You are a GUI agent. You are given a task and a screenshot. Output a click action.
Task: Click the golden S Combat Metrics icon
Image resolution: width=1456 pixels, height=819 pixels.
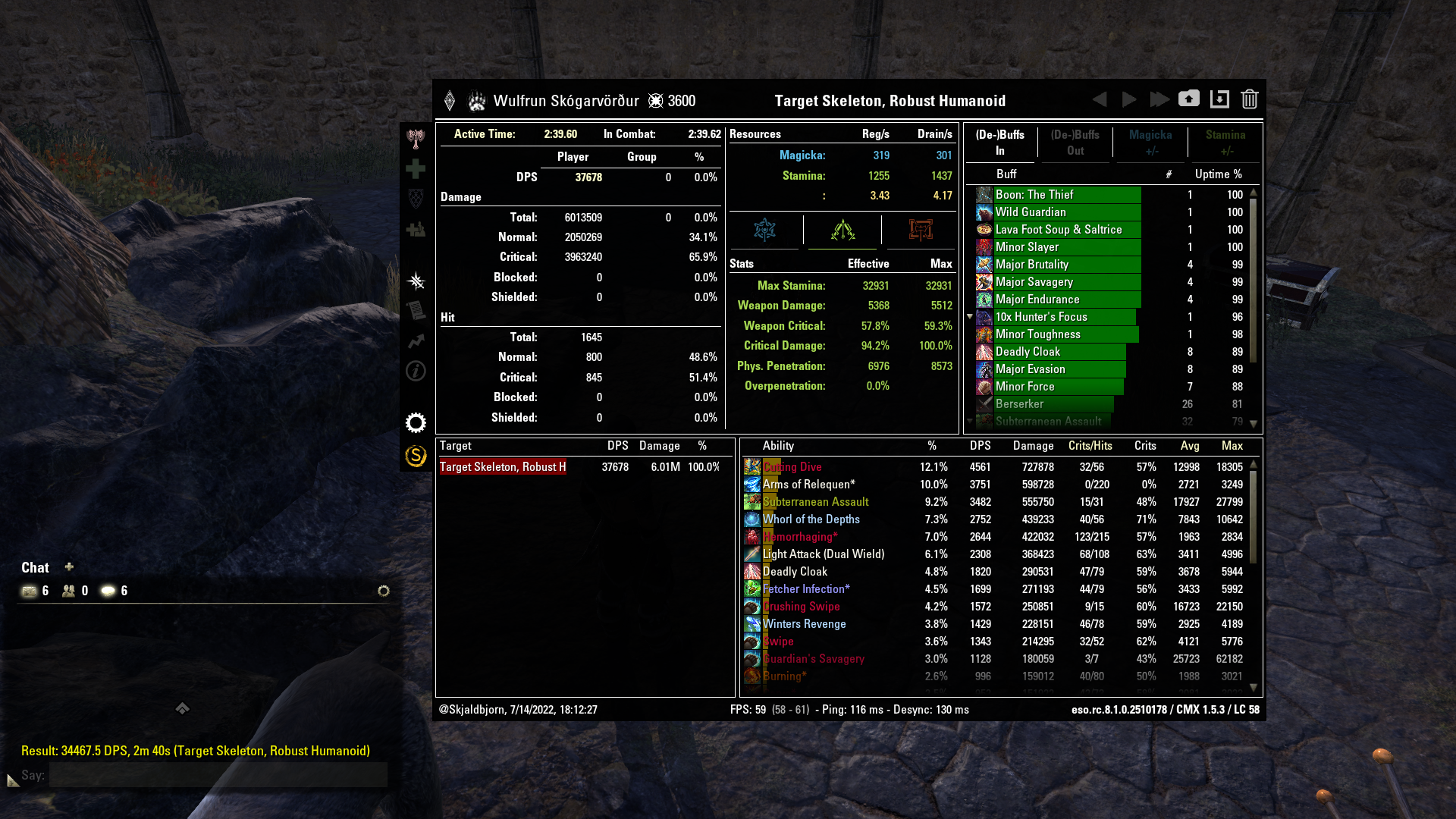pyautogui.click(x=415, y=457)
